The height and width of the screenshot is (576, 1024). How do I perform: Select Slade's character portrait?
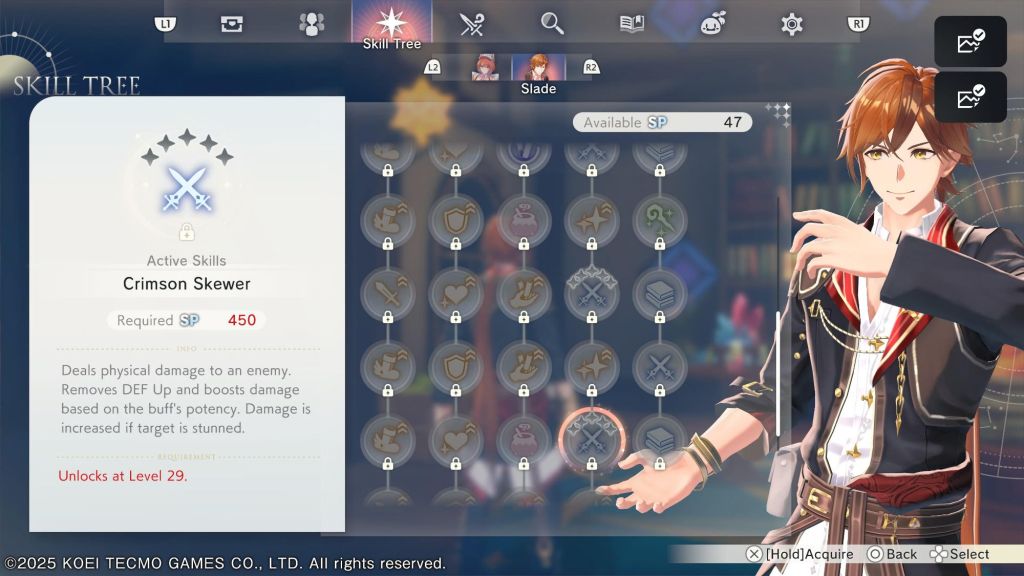(538, 68)
